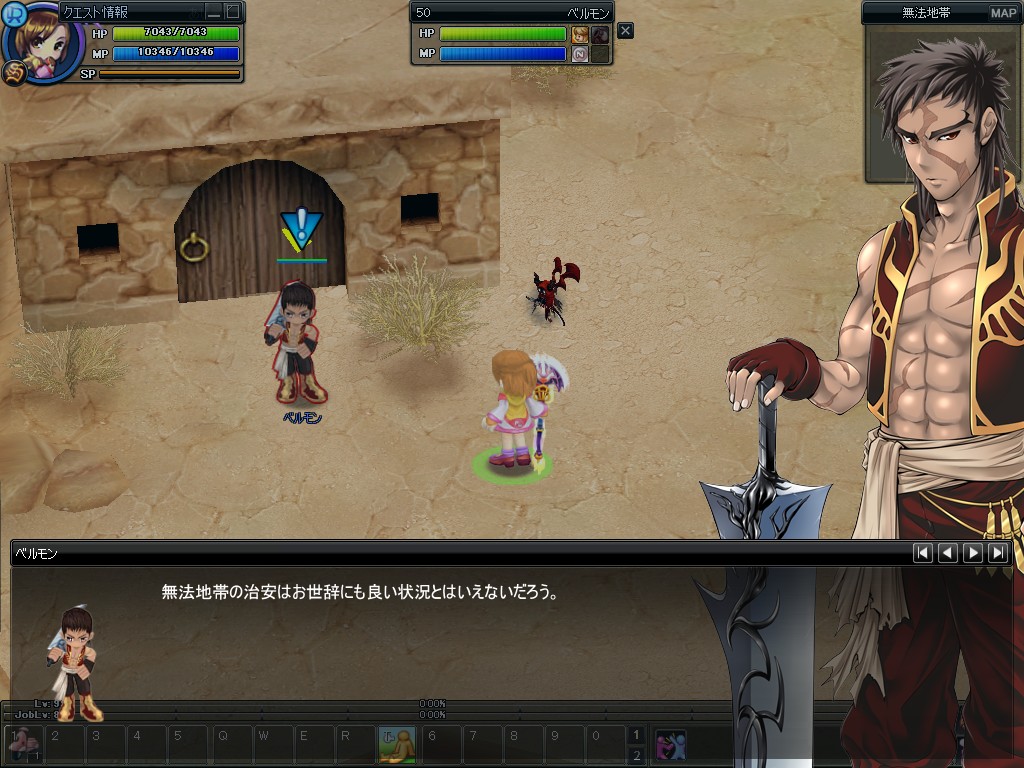This screenshot has height=768, width=1024.
Task: Open the MAP button
Action: [1003, 13]
